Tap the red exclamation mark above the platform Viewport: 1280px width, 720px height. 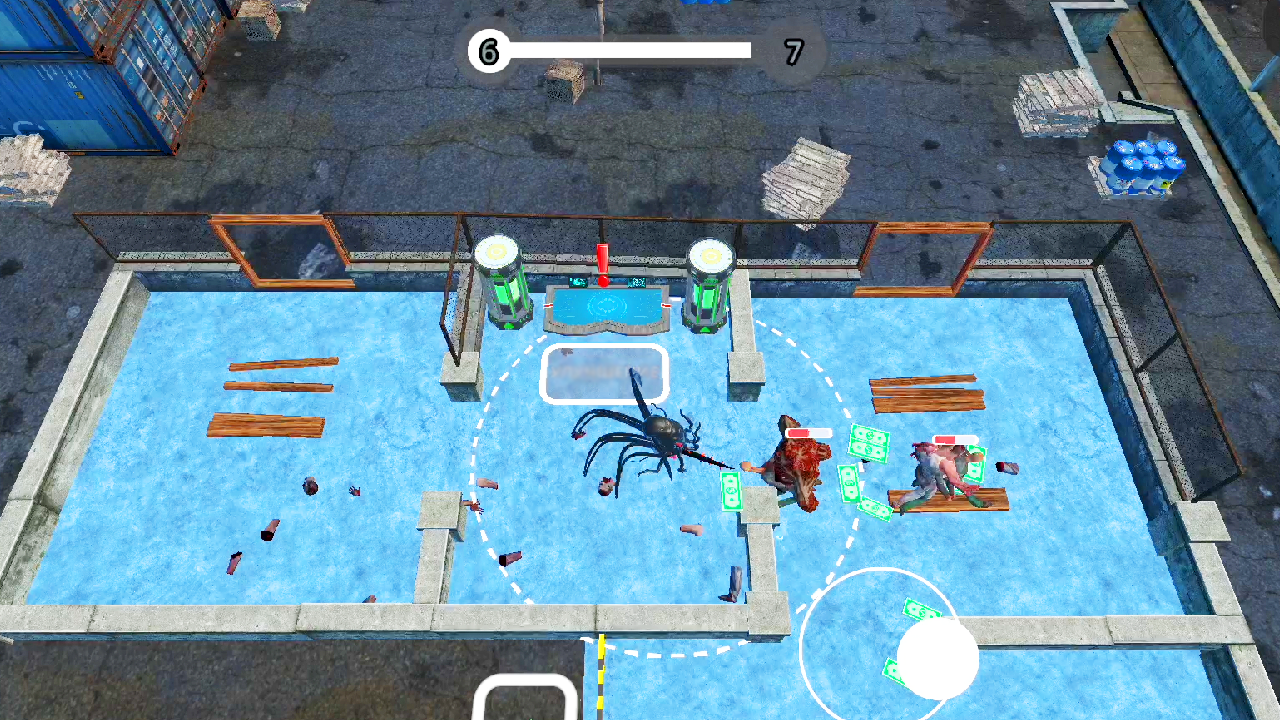tap(602, 260)
